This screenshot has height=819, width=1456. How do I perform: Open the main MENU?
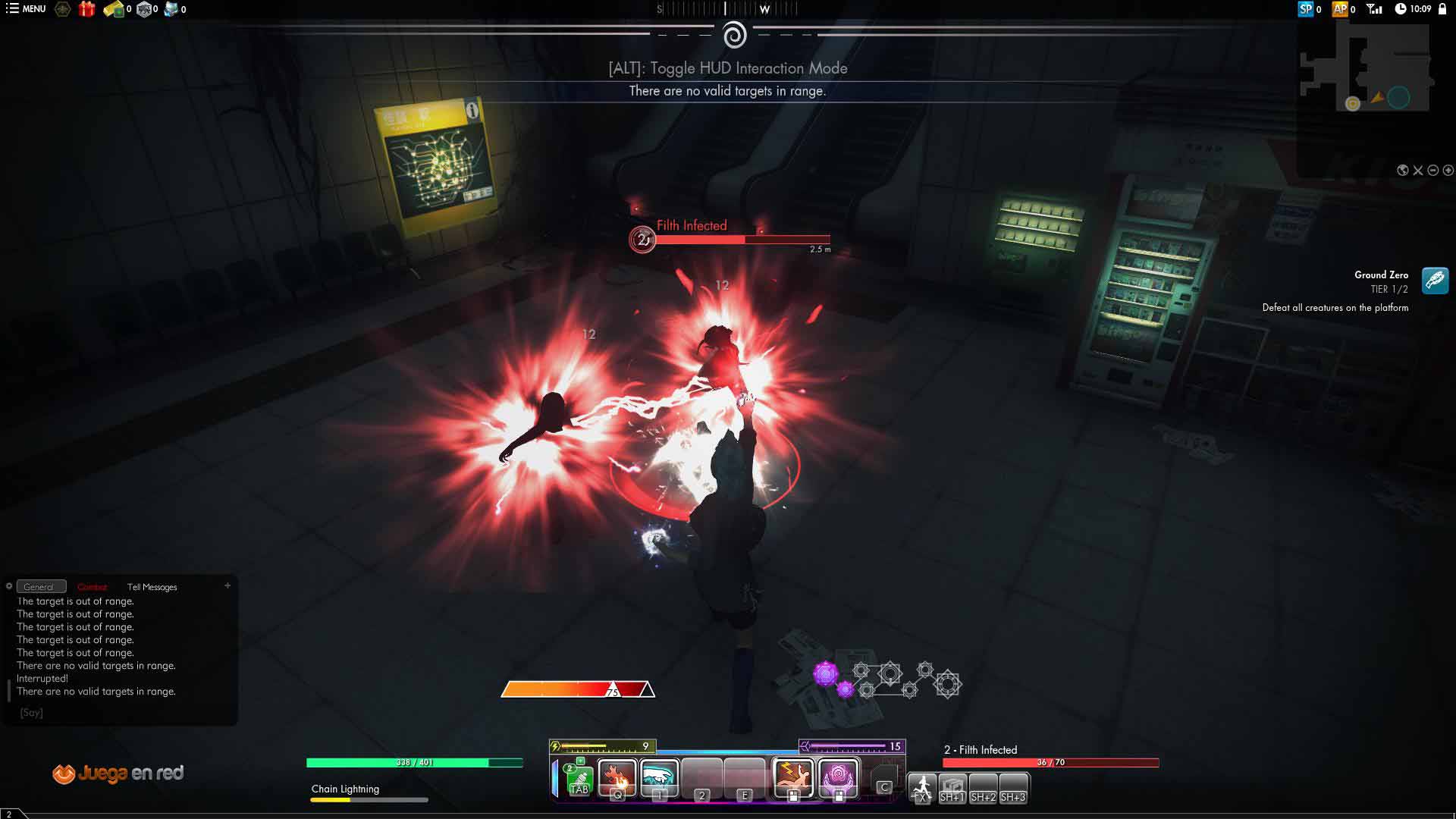(x=26, y=9)
